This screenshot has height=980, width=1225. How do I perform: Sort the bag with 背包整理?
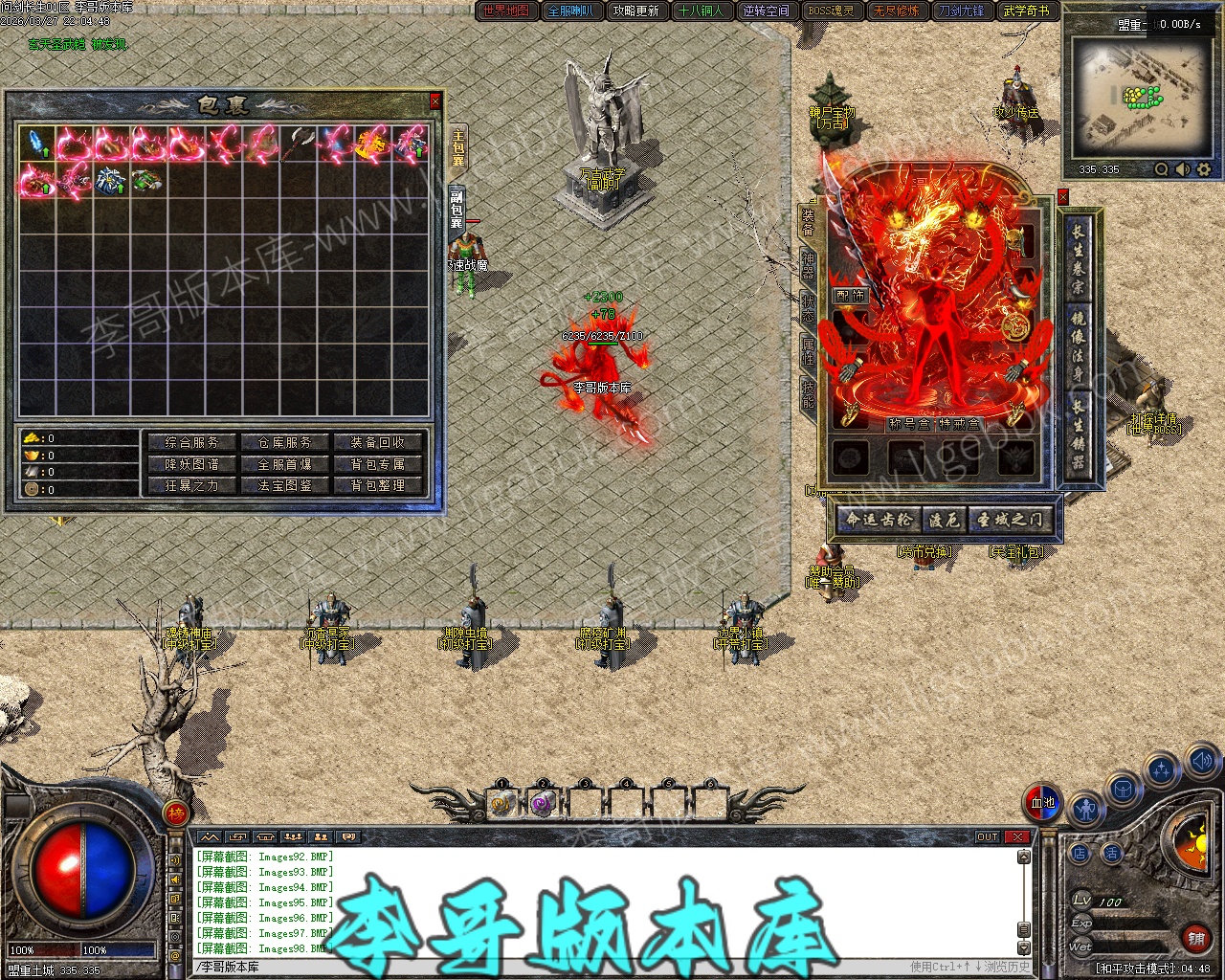377,485
